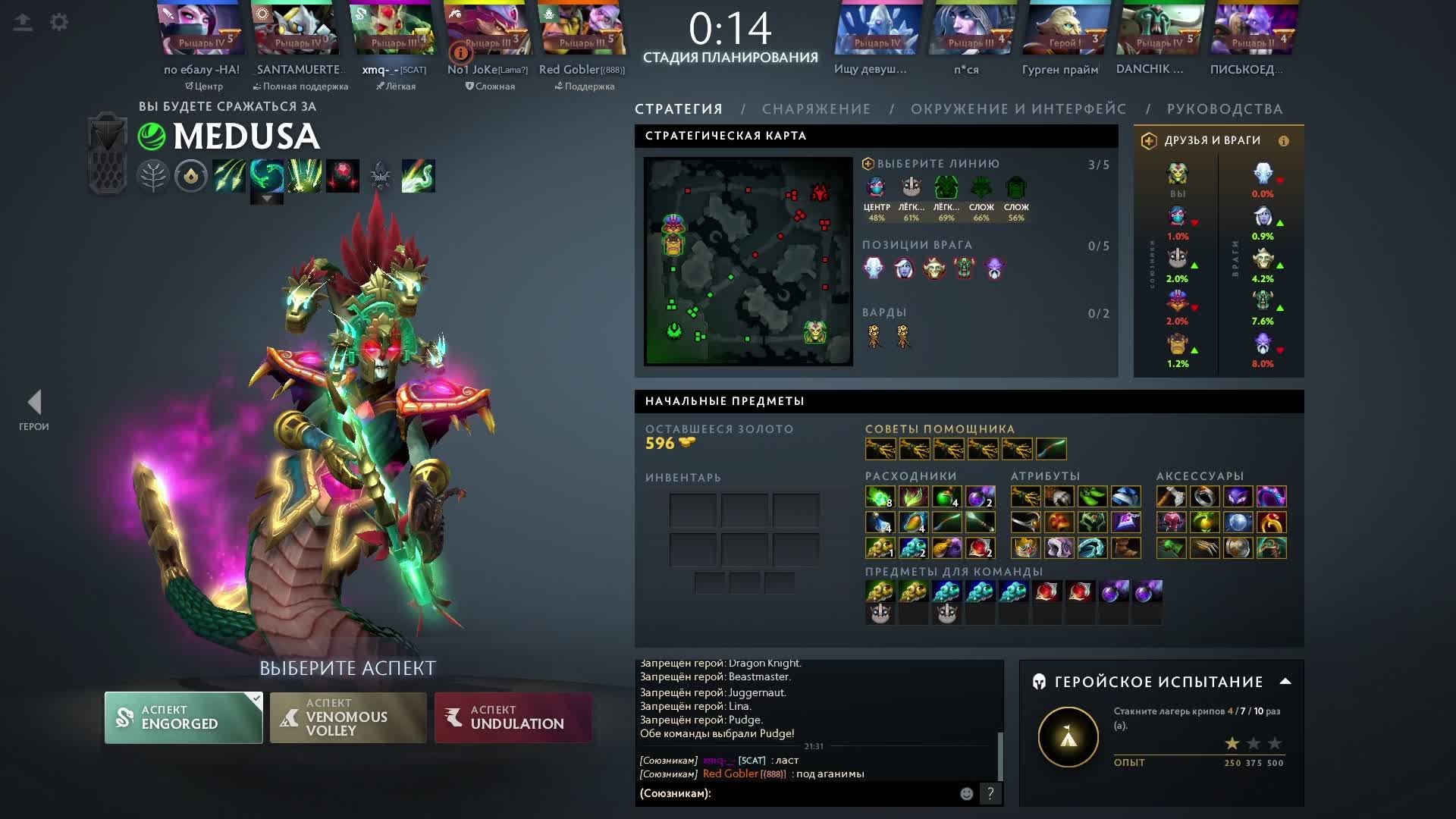Select the Undulation aspect
1456x819 pixels.
tap(513, 717)
